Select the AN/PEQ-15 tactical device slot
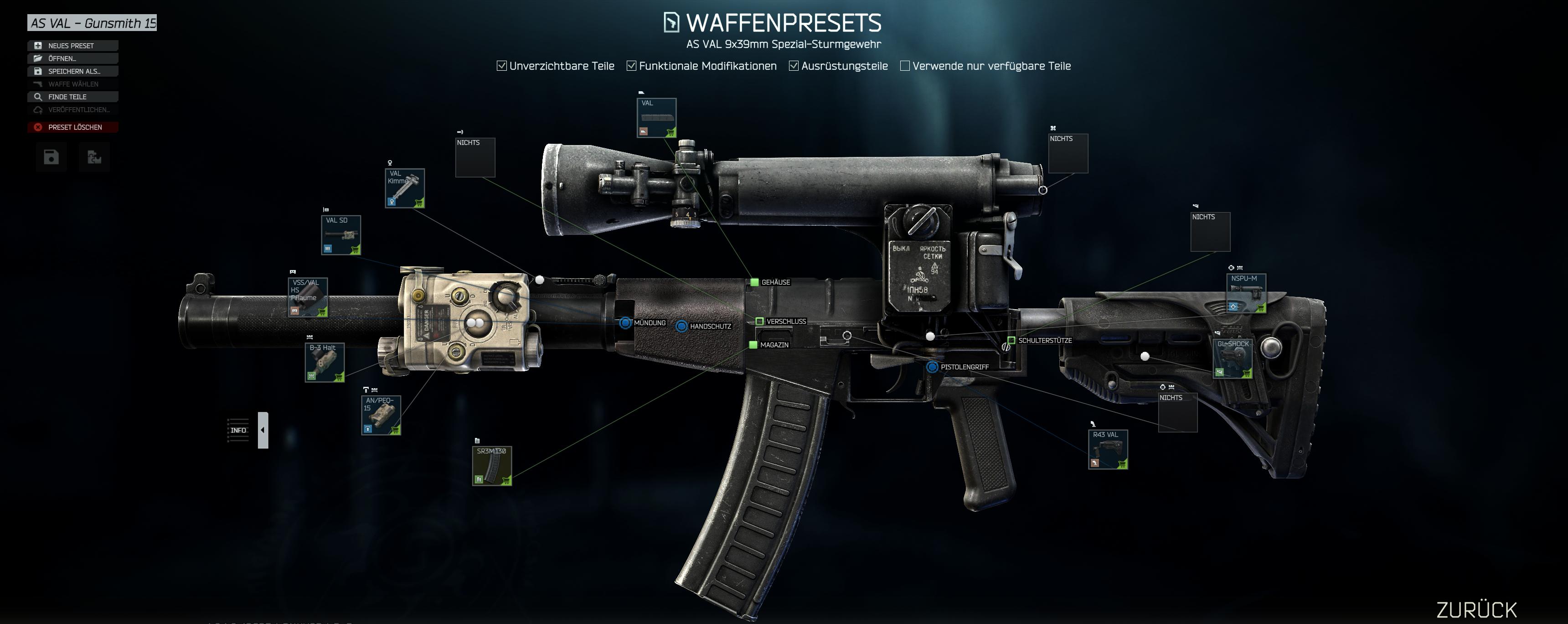Viewport: 1568px width, 624px height. point(381,415)
